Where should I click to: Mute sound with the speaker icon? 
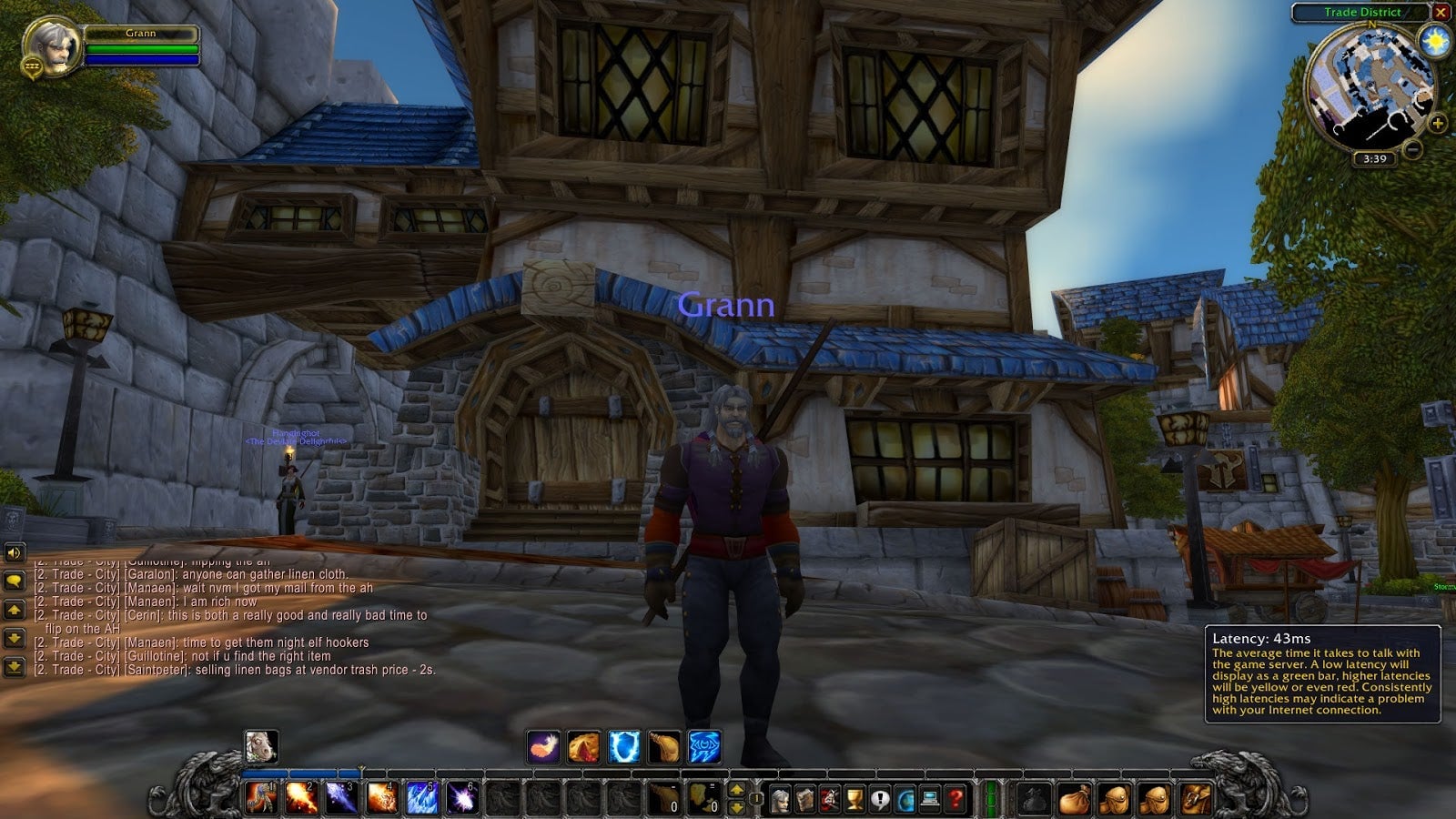click(x=13, y=553)
